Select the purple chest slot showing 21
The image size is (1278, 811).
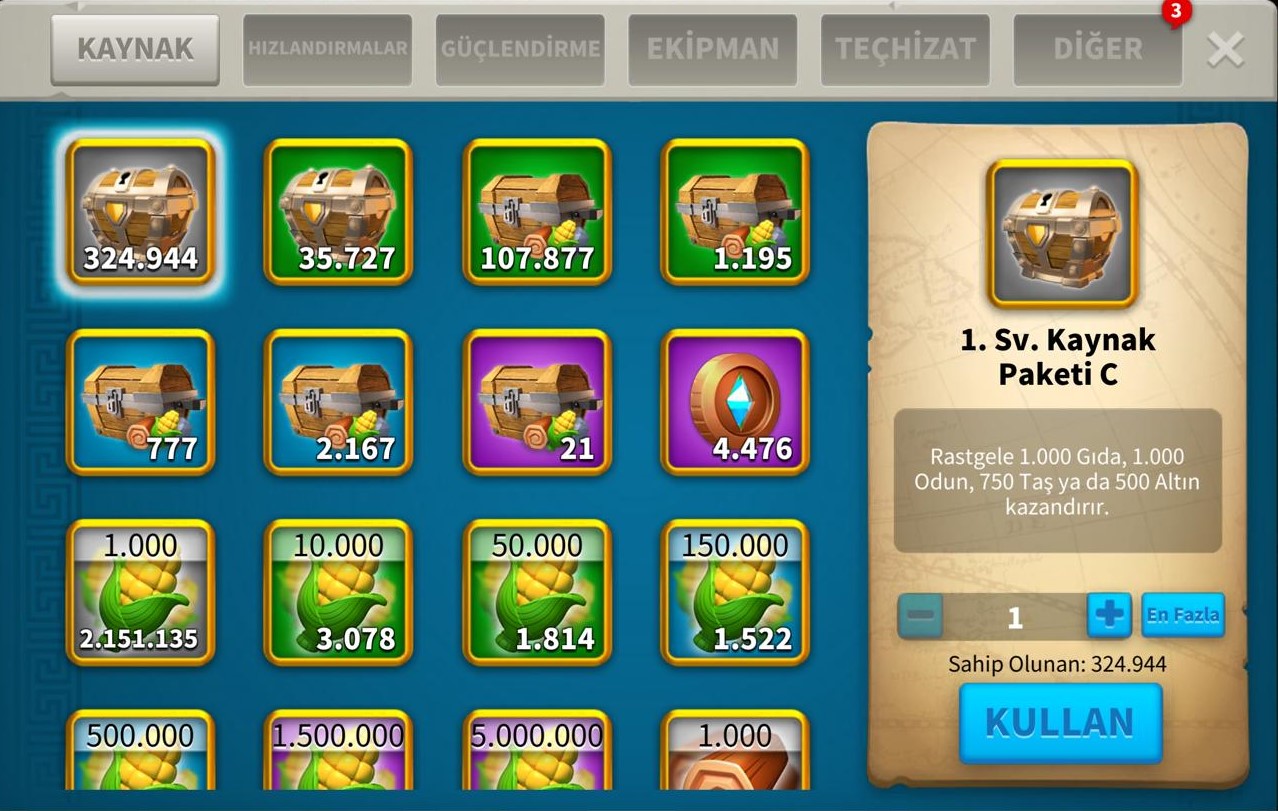point(537,402)
